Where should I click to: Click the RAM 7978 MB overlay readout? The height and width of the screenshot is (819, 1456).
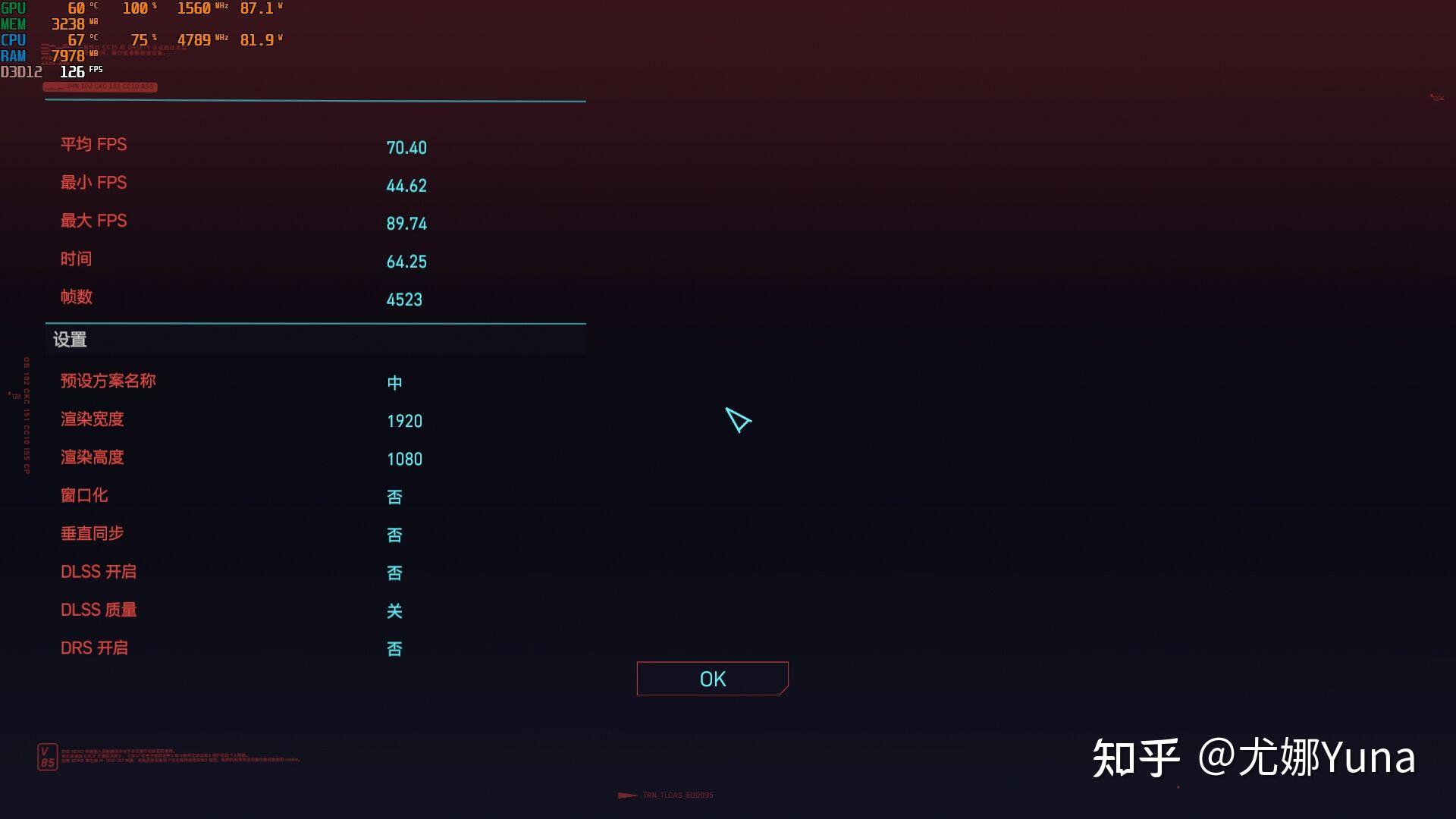(71, 55)
